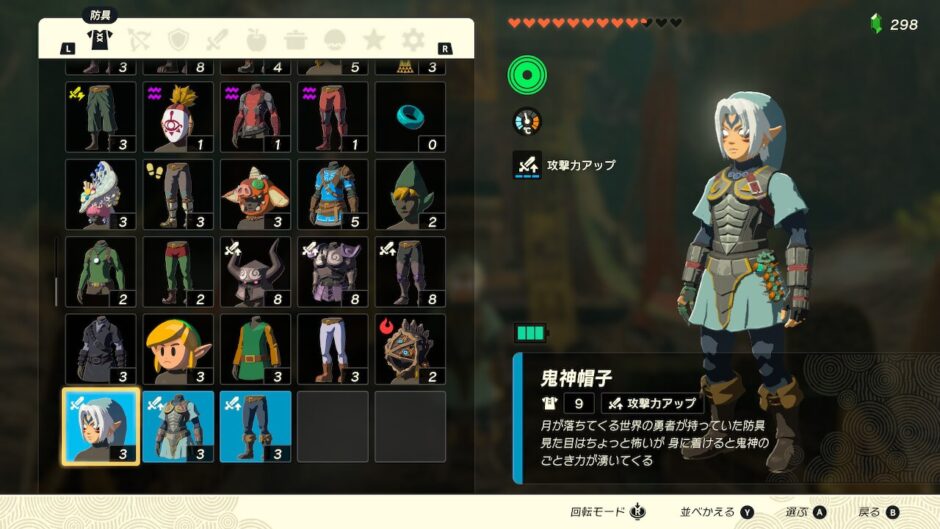Choose the Bokoblin mask slot
Viewport: 940px width, 529px height.
pos(255,194)
